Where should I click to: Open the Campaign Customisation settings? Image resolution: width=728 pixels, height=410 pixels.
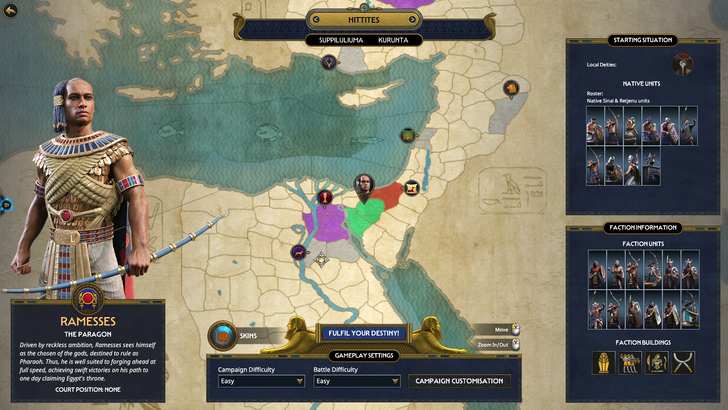tap(459, 381)
